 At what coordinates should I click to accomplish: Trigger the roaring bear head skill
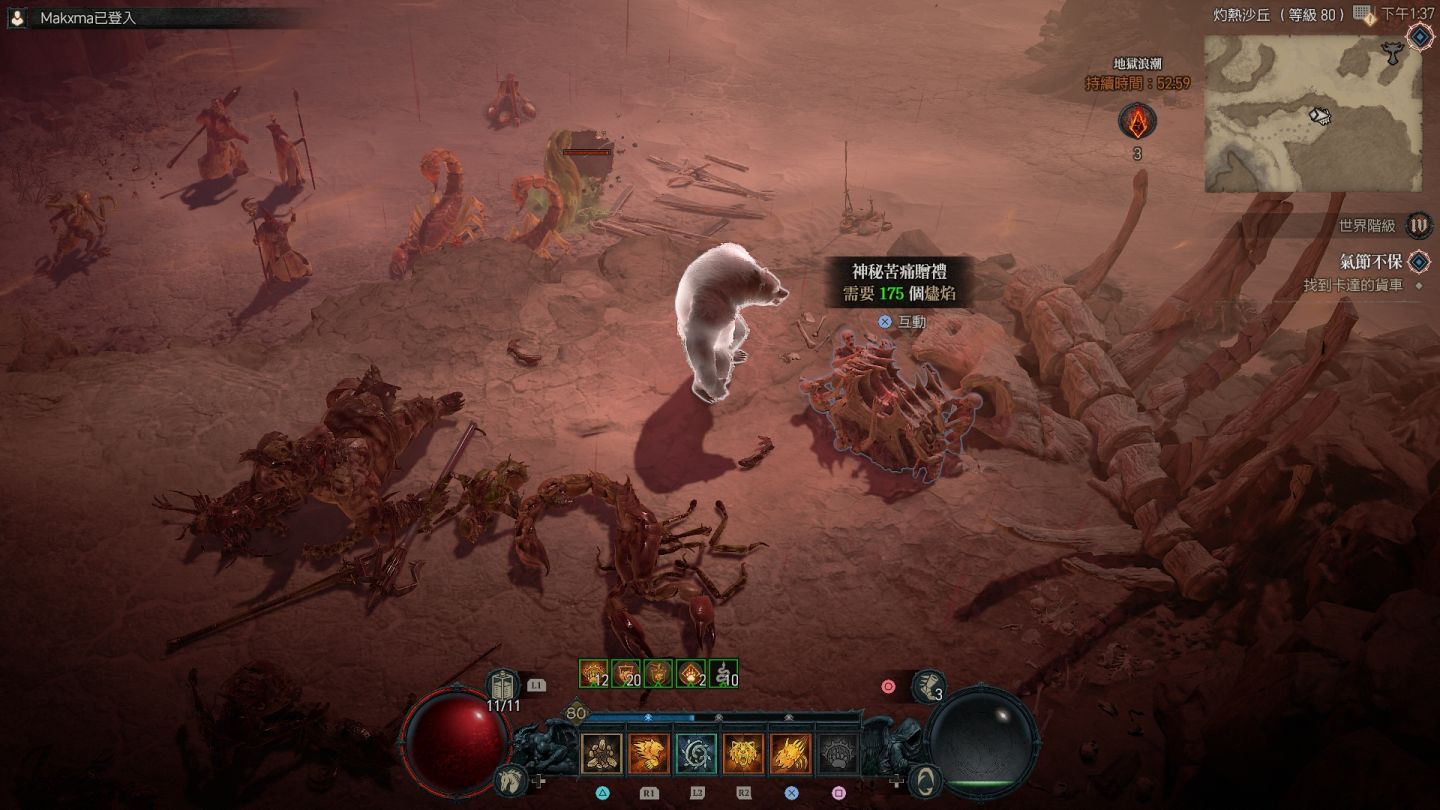(x=743, y=753)
